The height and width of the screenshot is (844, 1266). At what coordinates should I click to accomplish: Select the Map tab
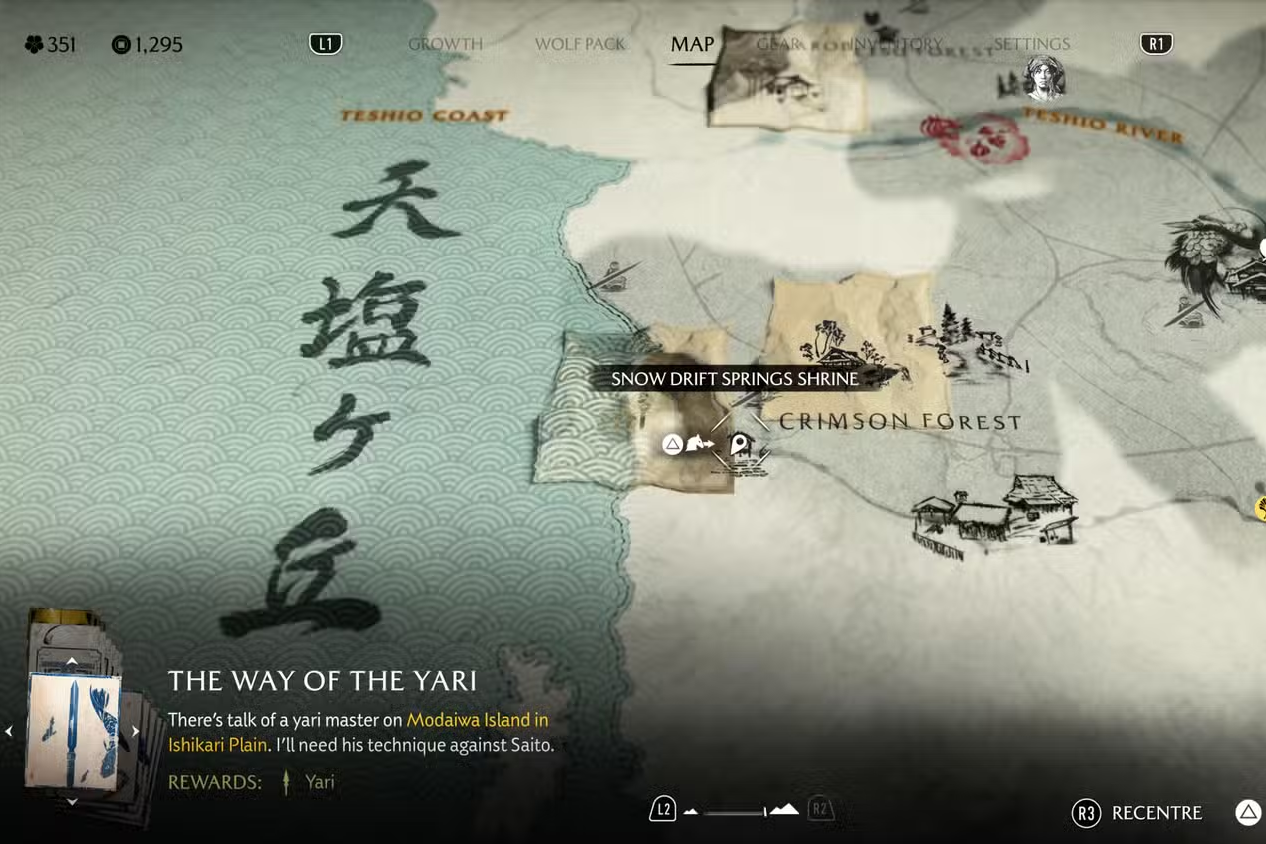692,44
